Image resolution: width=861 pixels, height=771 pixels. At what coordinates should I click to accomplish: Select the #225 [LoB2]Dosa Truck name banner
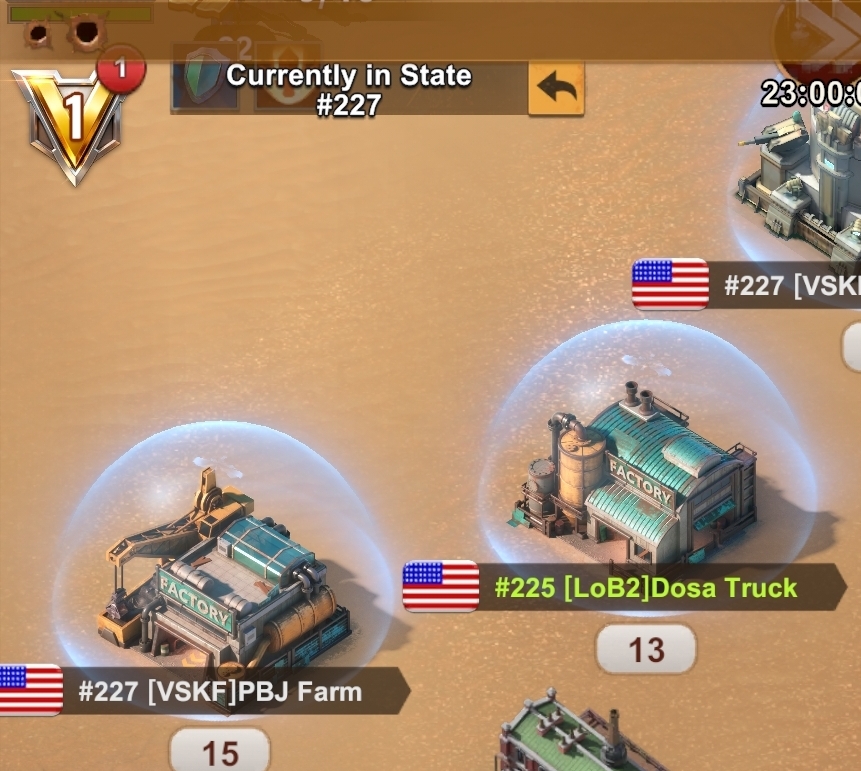(645, 587)
